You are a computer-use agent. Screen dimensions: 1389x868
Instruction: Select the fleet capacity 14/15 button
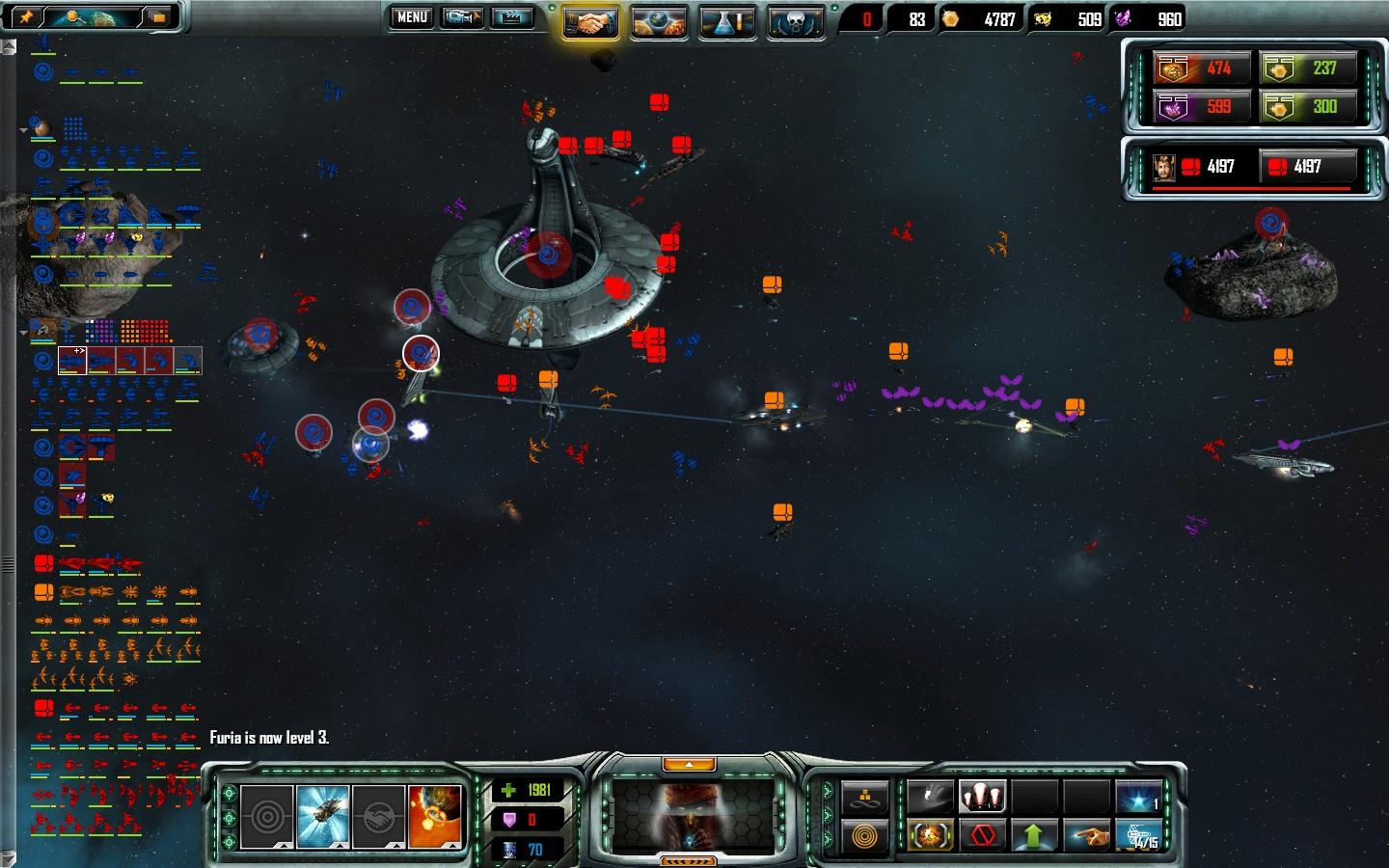tap(1140, 835)
